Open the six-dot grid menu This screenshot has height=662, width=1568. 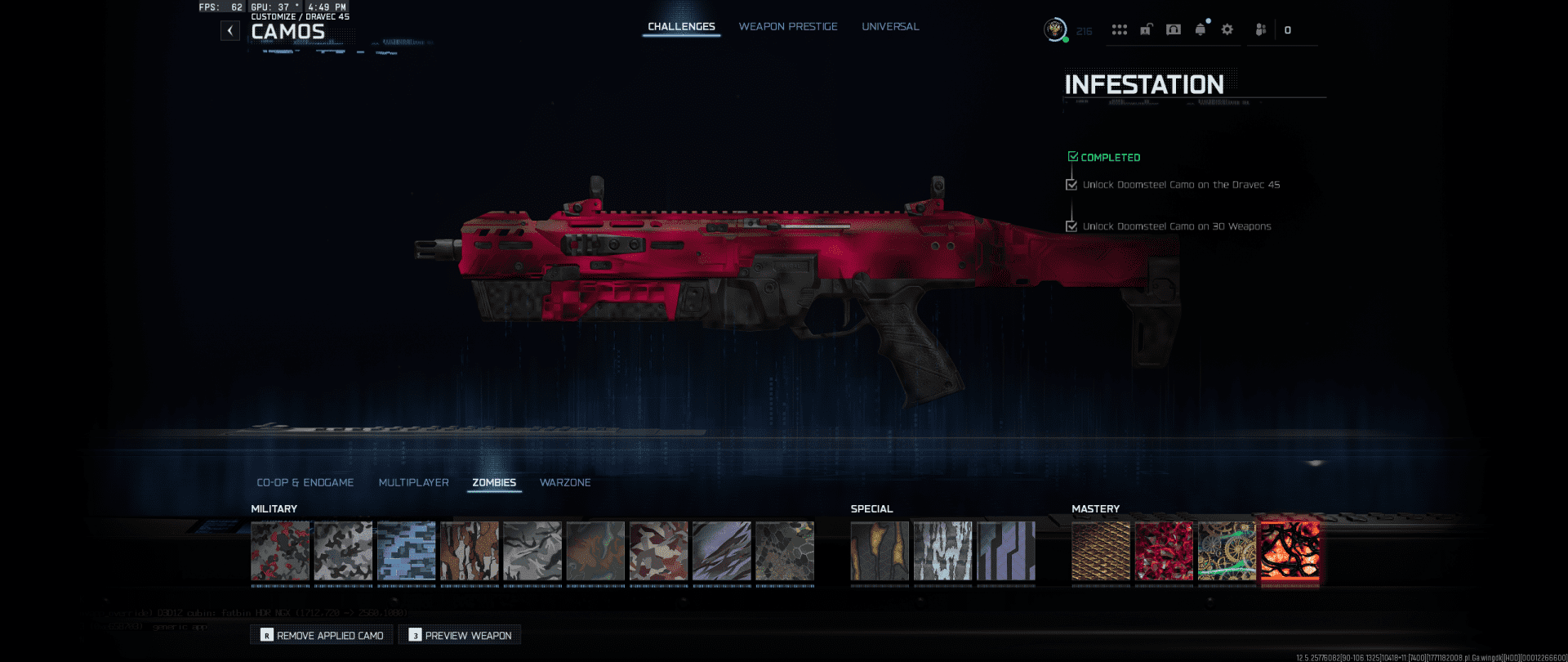point(1119,30)
